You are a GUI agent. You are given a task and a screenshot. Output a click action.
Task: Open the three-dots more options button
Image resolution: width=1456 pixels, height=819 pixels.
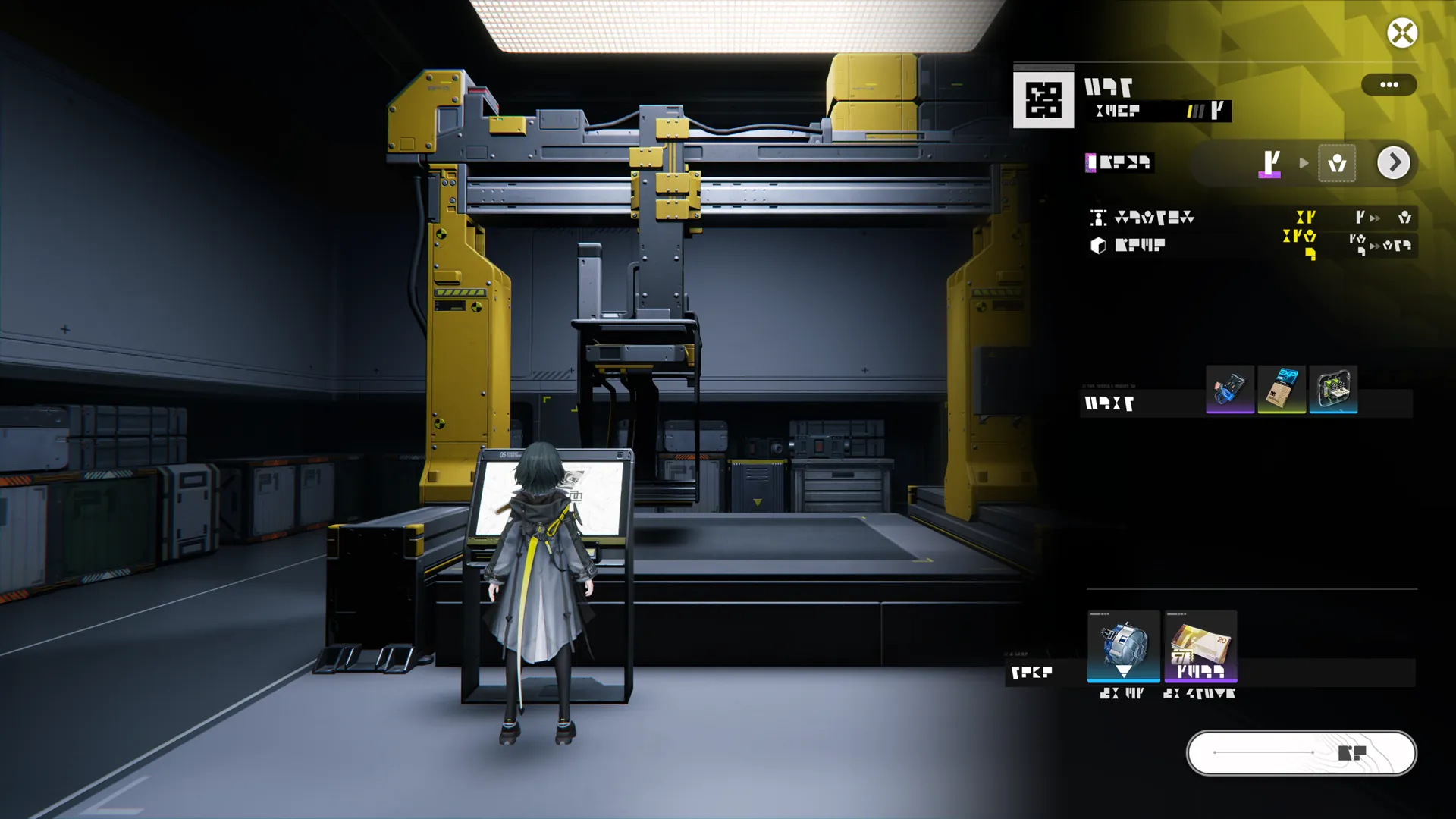tap(1389, 85)
